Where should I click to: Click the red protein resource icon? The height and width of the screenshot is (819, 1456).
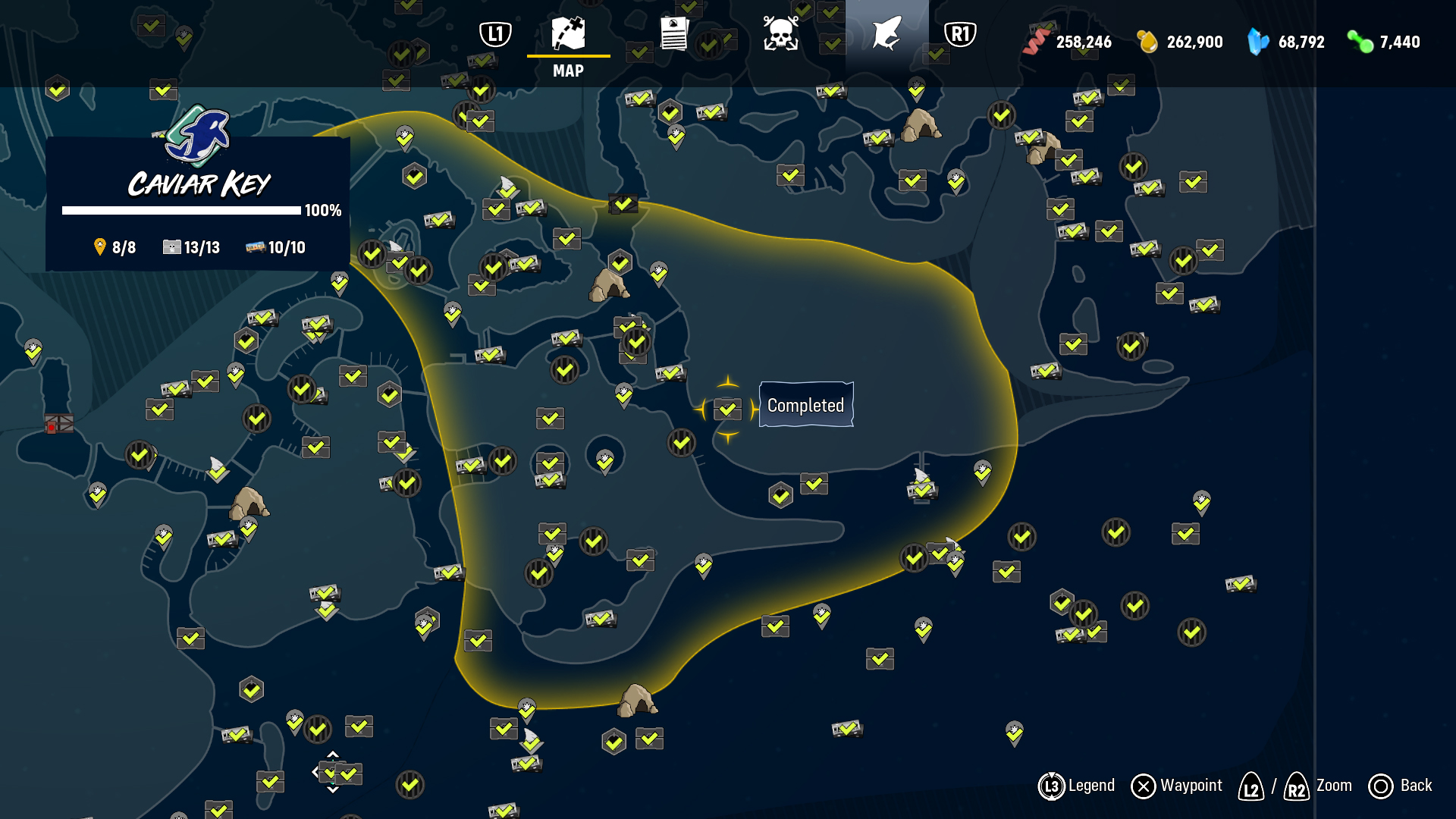pyautogui.click(x=1034, y=42)
